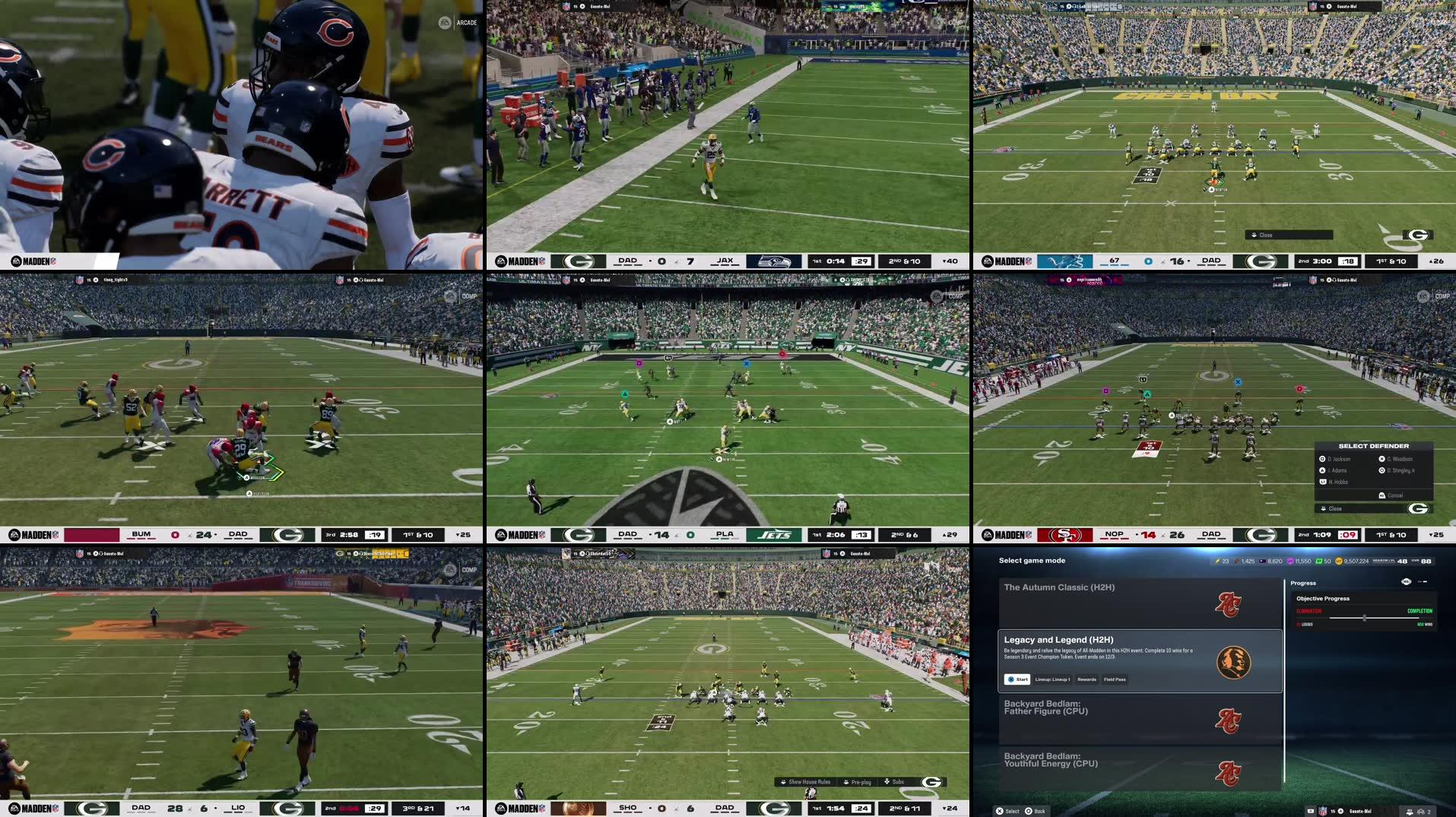Click the coins balance icon in the header

[x=1339, y=562]
